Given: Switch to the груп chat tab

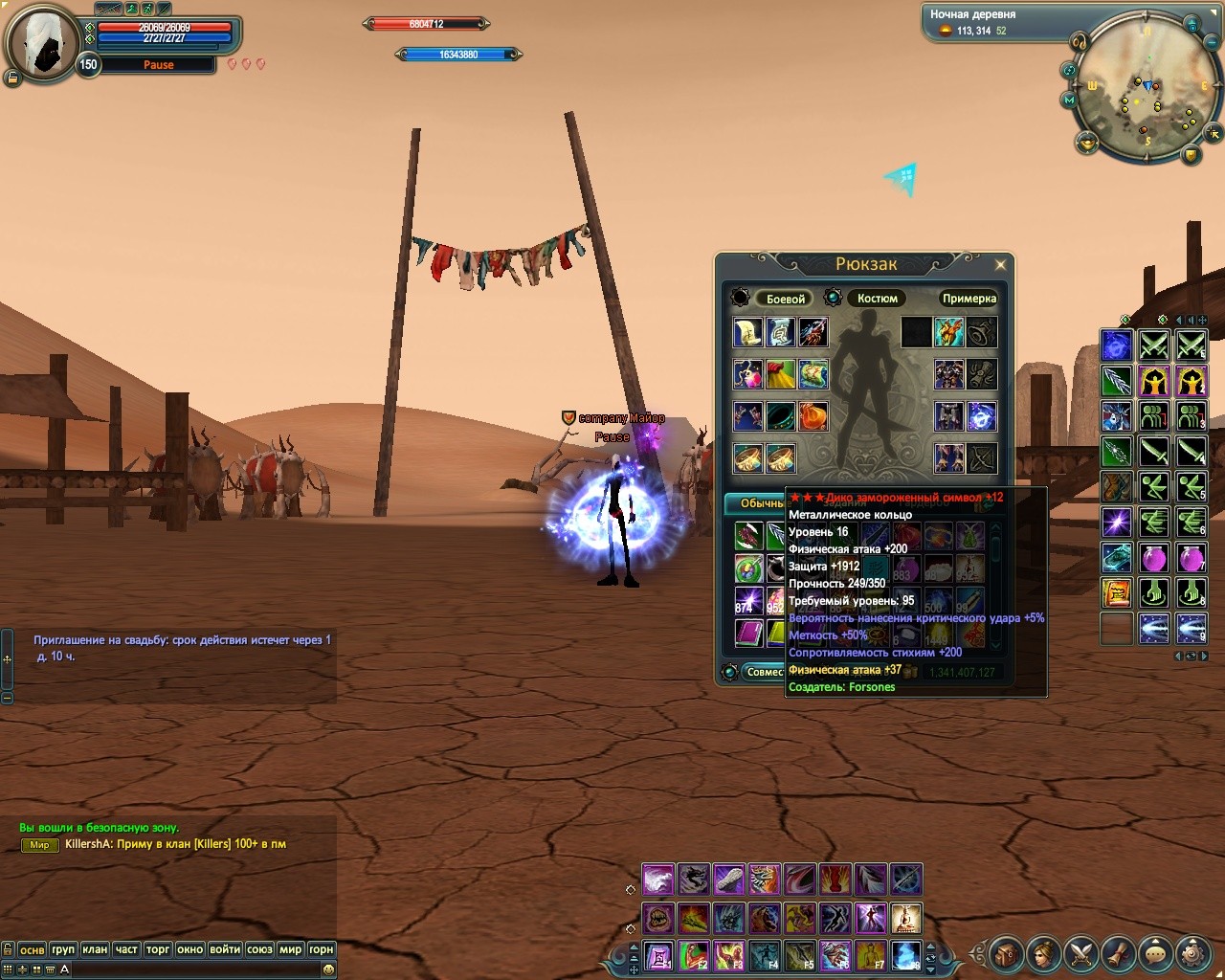Looking at the screenshot, I should tap(63, 949).
